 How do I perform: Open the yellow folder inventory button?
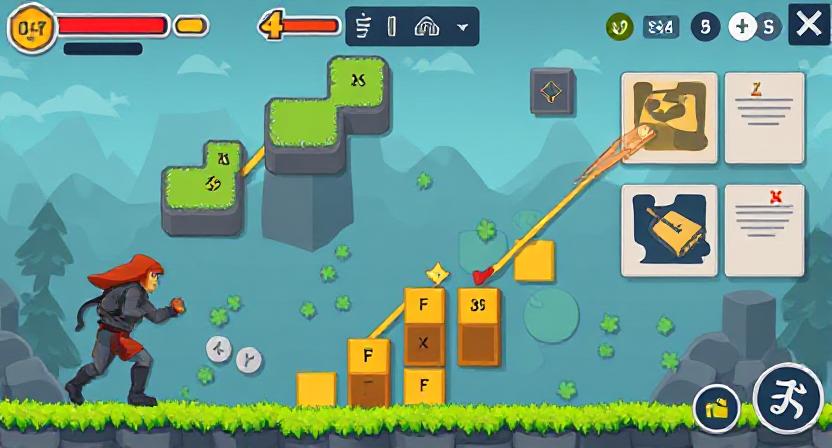tap(717, 407)
